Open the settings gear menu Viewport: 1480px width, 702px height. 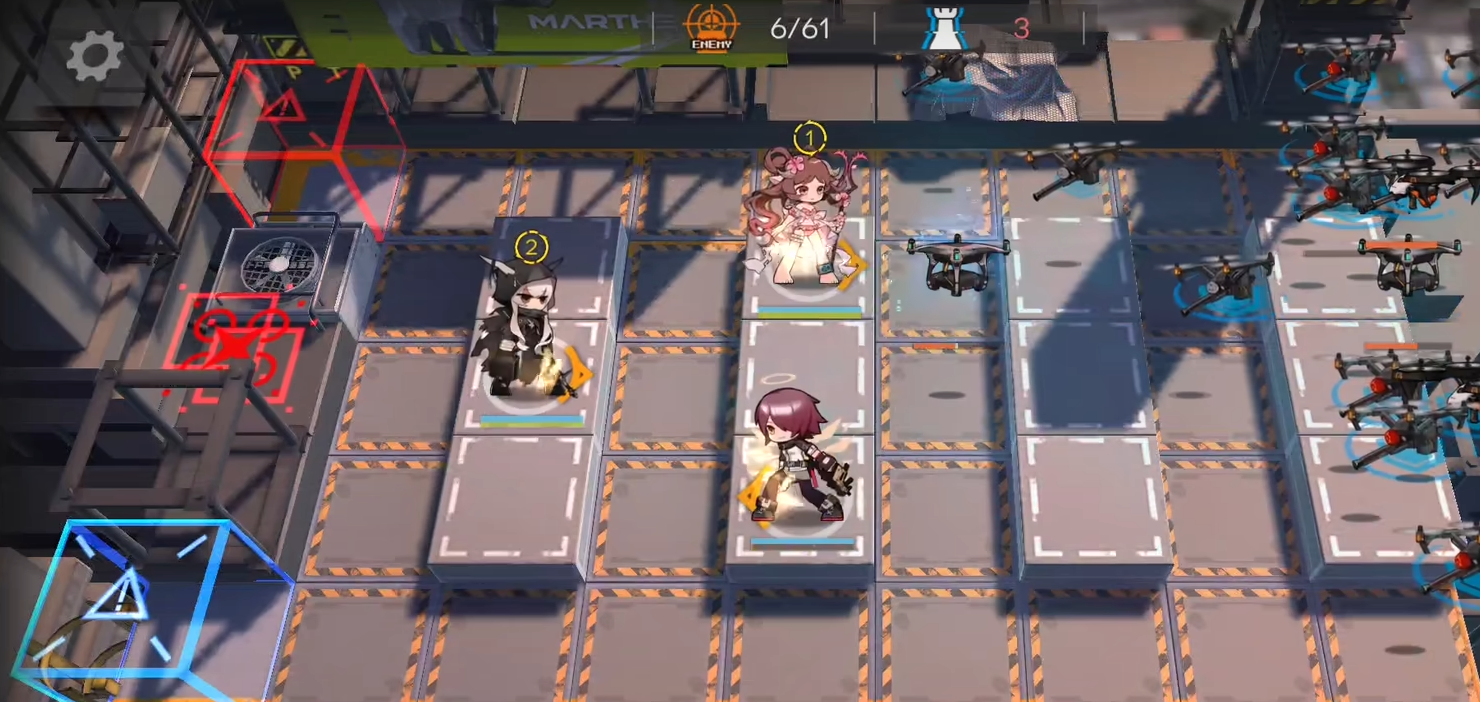click(x=95, y=56)
